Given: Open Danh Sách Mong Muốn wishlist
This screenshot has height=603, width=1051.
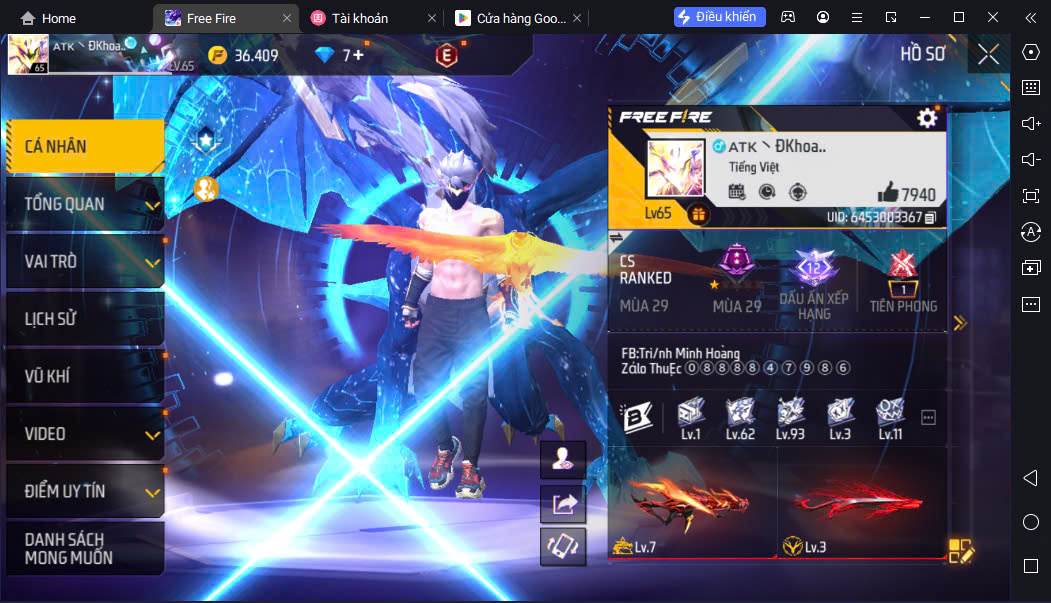Looking at the screenshot, I should [84, 549].
